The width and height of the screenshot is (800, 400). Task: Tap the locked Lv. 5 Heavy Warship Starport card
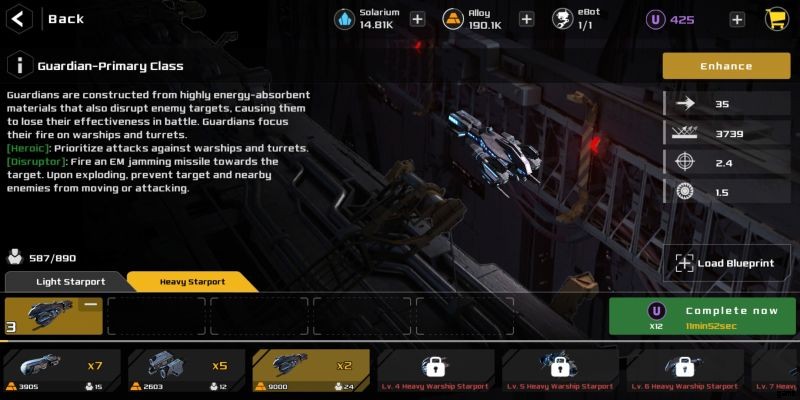559,370
